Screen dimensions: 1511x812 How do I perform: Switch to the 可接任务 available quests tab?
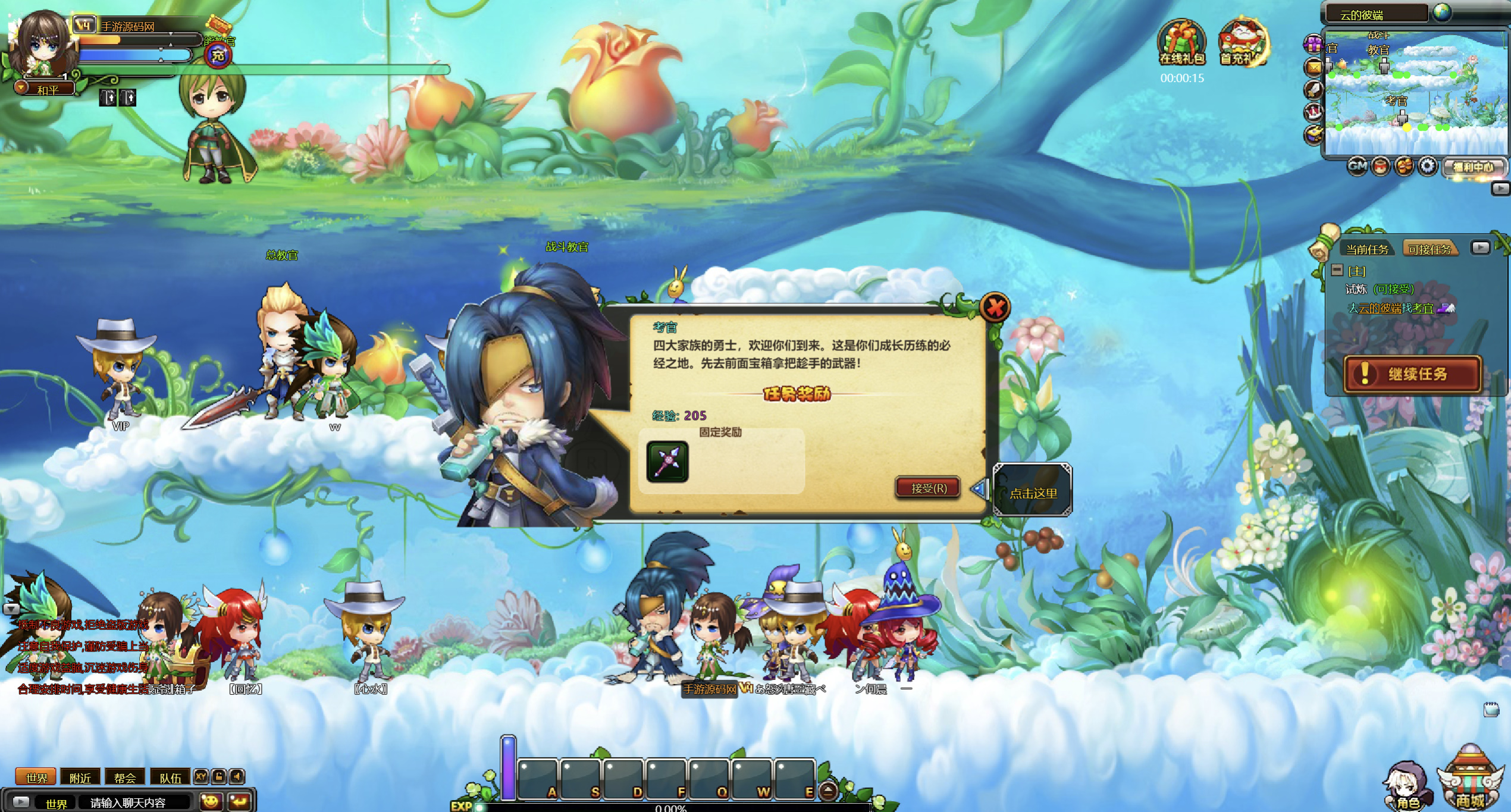[x=1430, y=249]
